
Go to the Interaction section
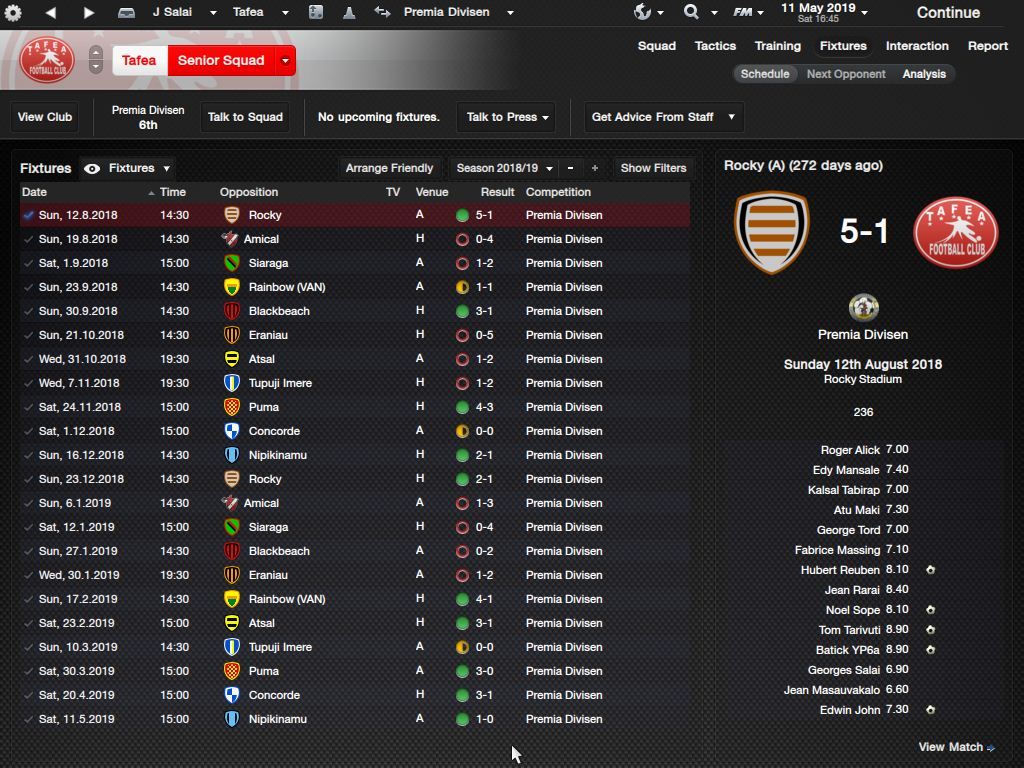916,46
